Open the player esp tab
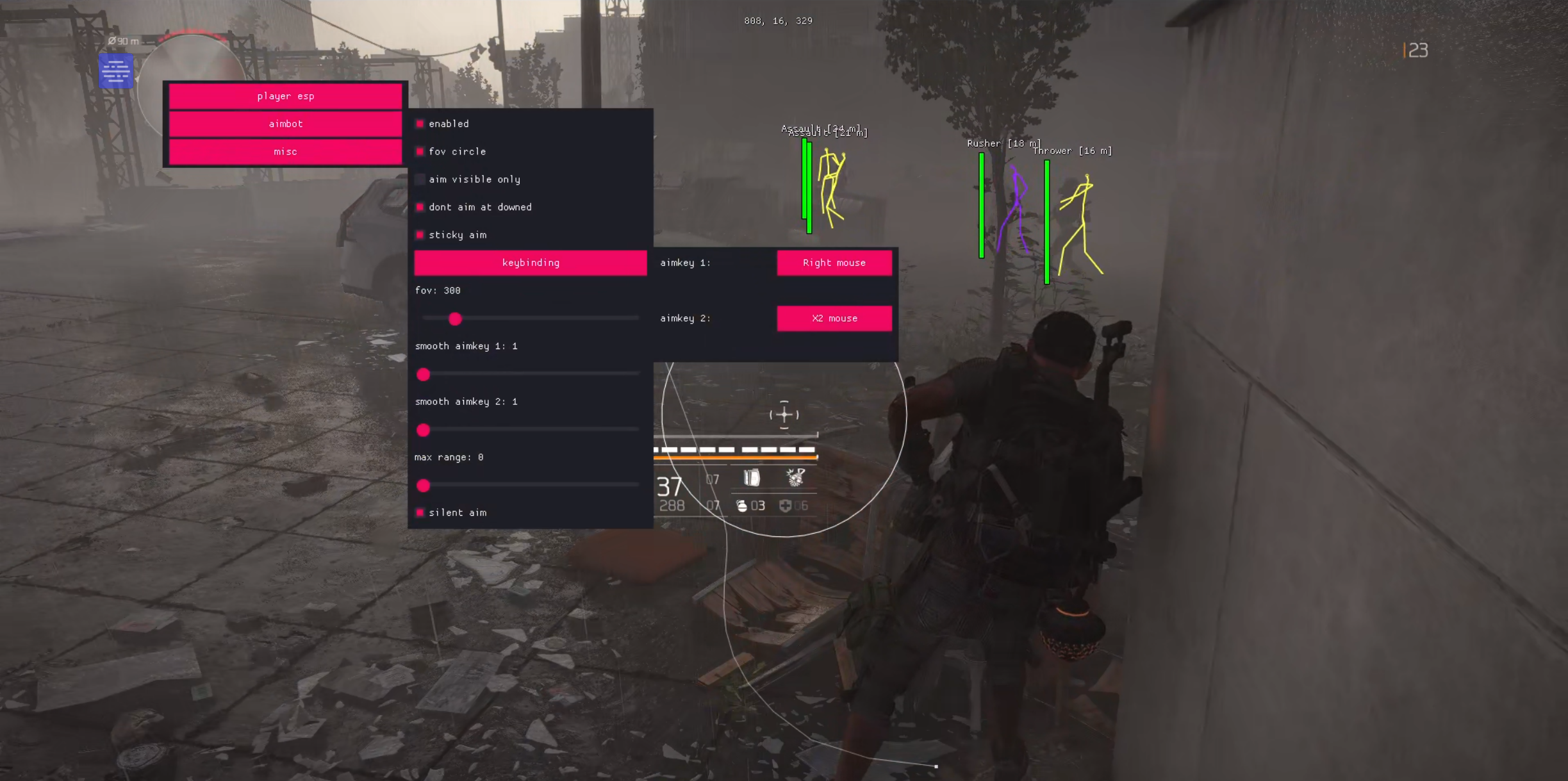 [285, 96]
